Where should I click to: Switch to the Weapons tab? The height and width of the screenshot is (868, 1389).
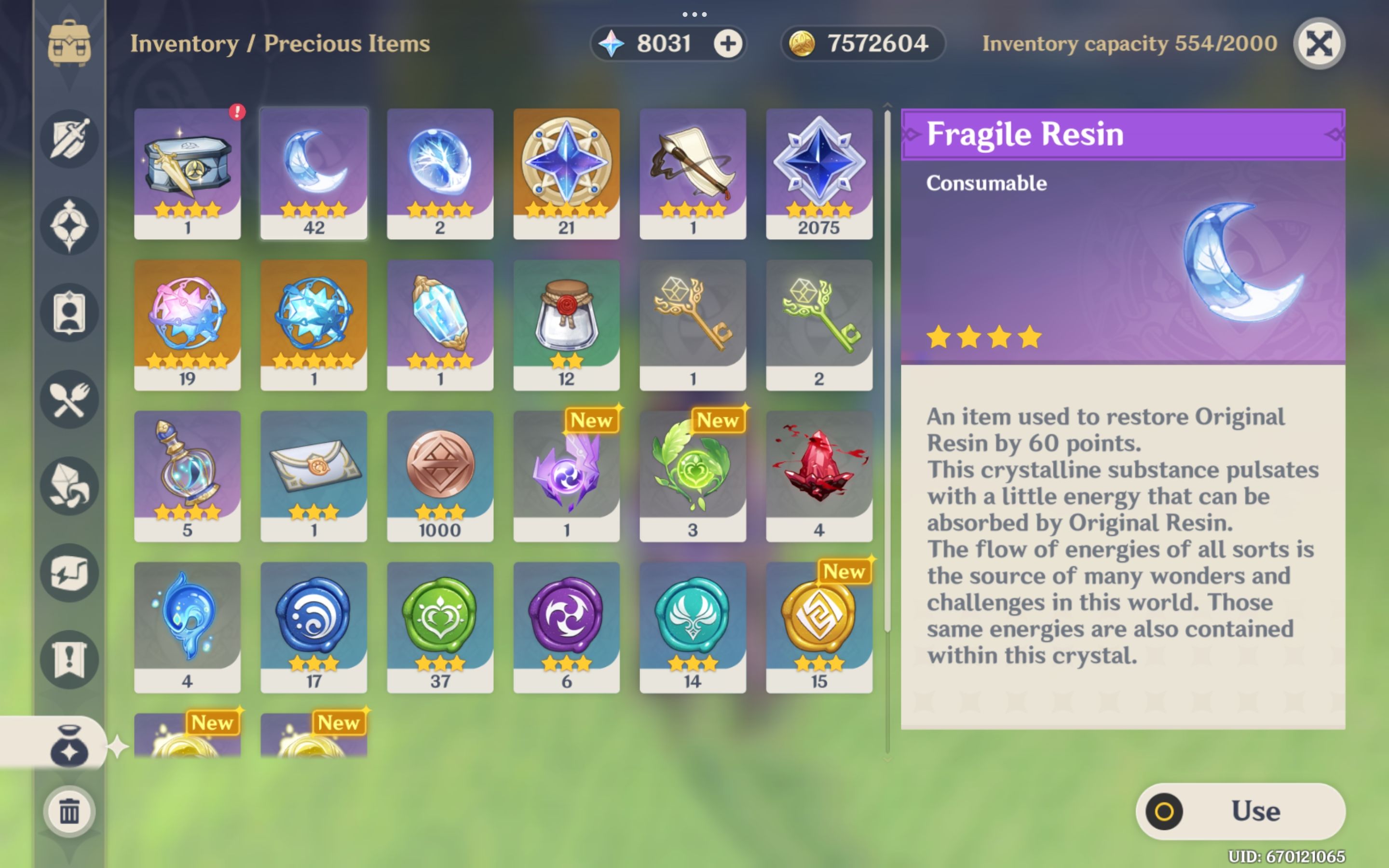click(69, 139)
